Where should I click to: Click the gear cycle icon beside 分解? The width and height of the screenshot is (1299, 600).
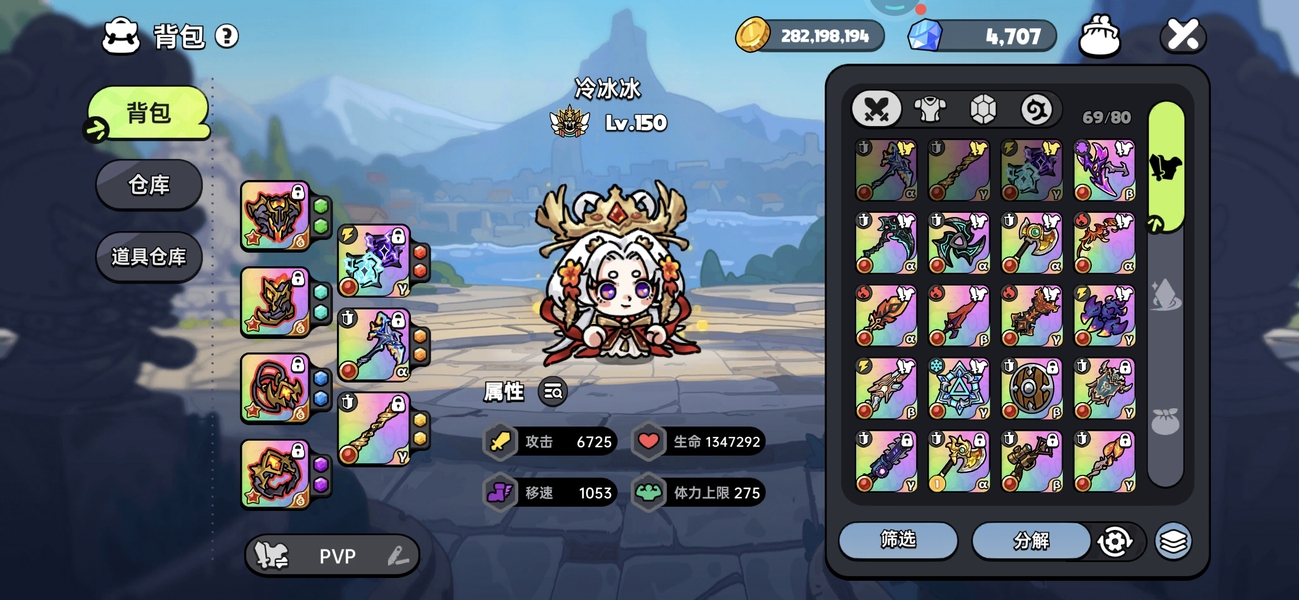click(1114, 541)
